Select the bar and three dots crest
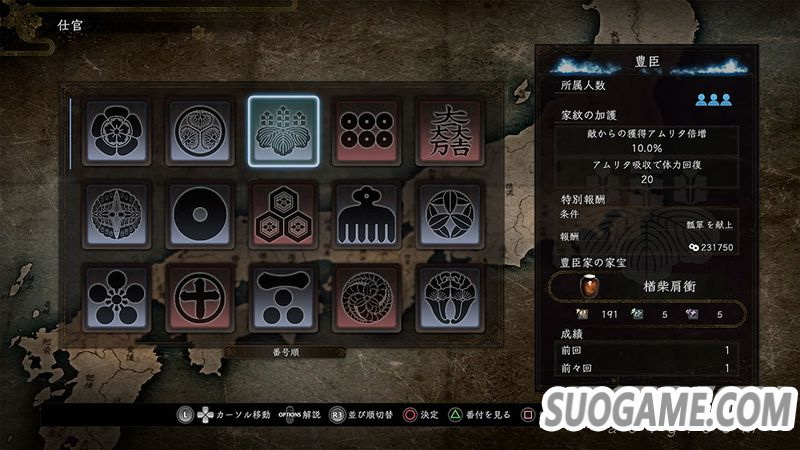 click(x=283, y=297)
